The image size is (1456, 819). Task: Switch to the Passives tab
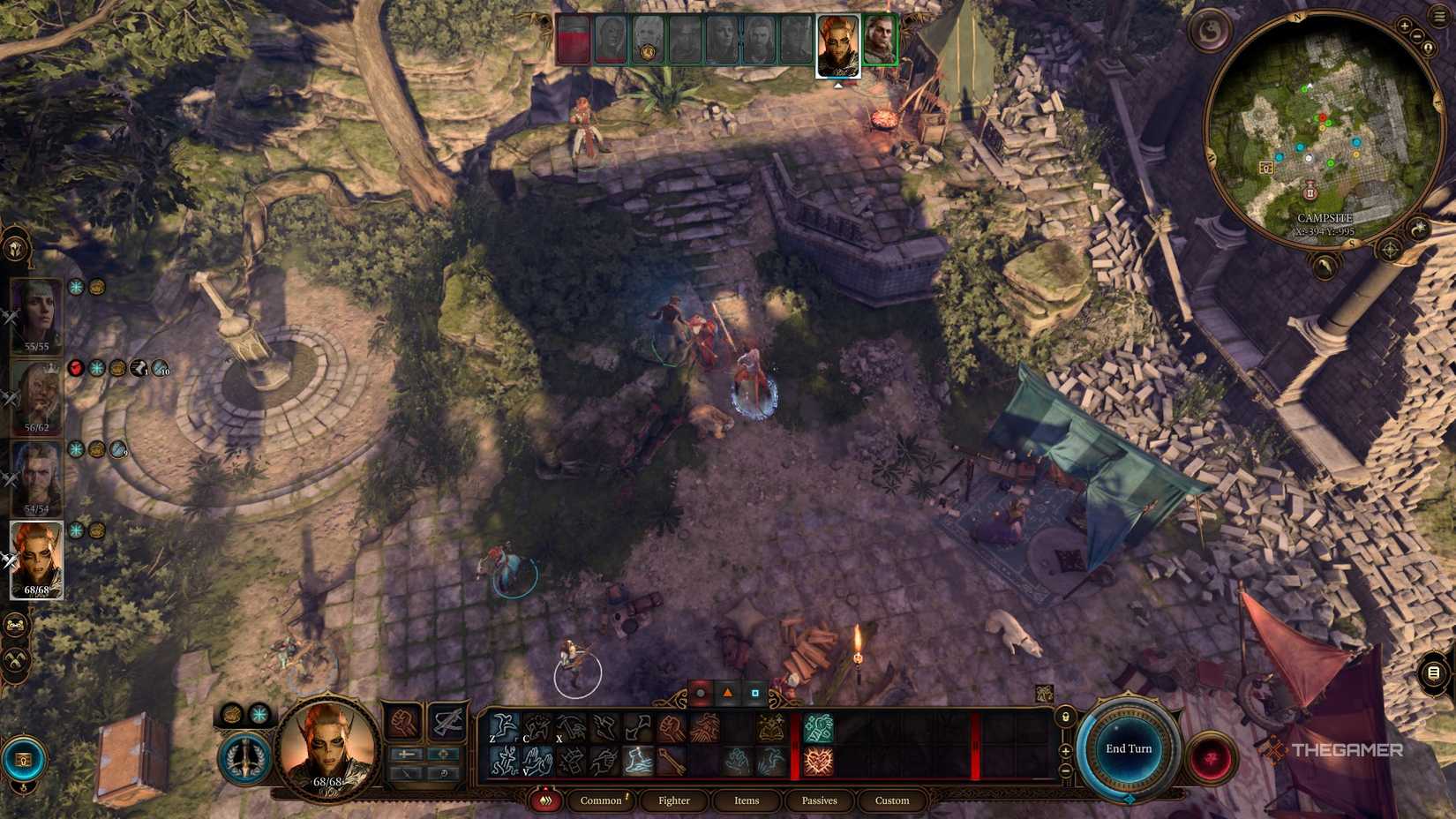tap(819, 801)
